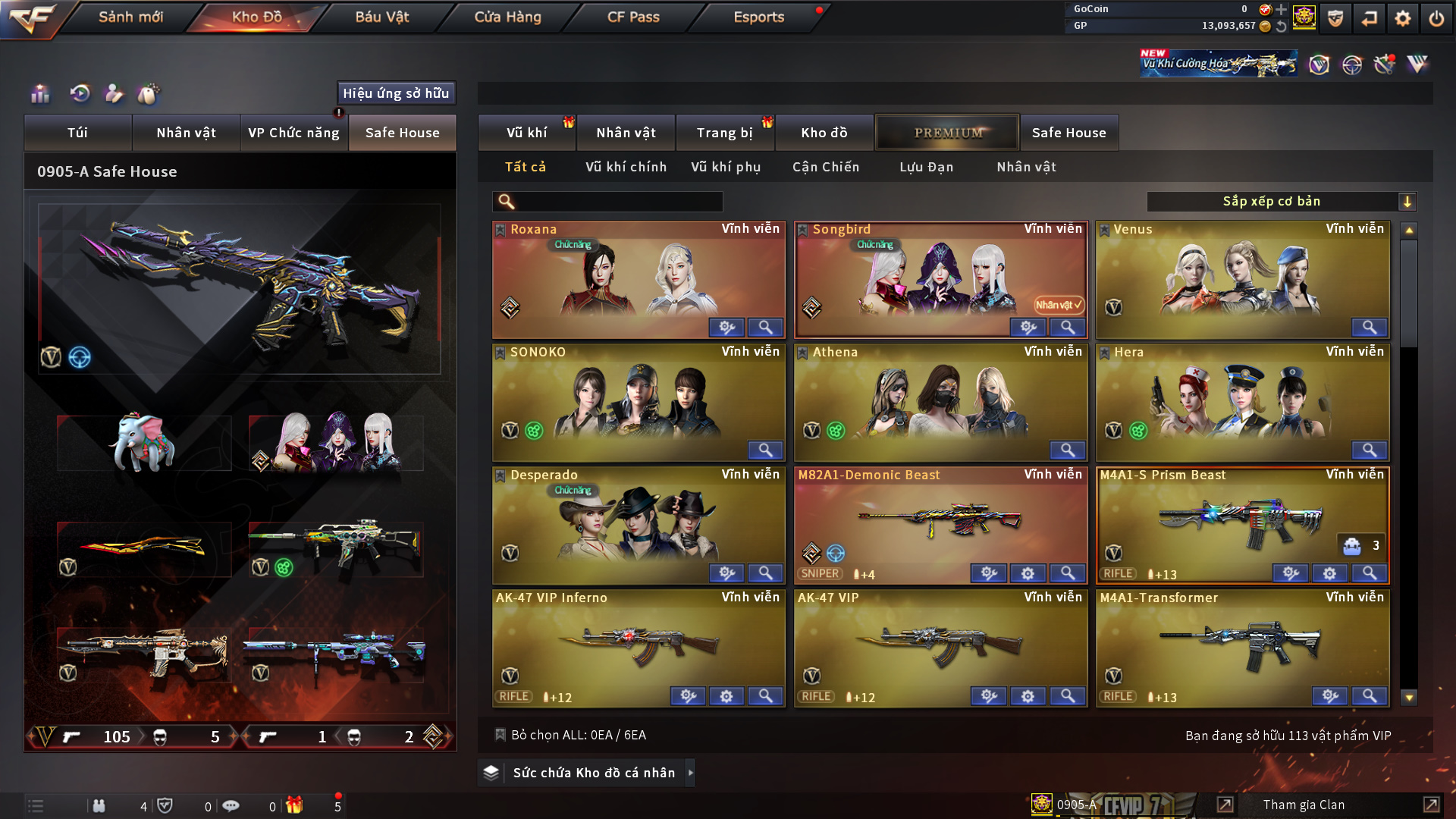Select the Vũ khí inventory tab

point(526,133)
